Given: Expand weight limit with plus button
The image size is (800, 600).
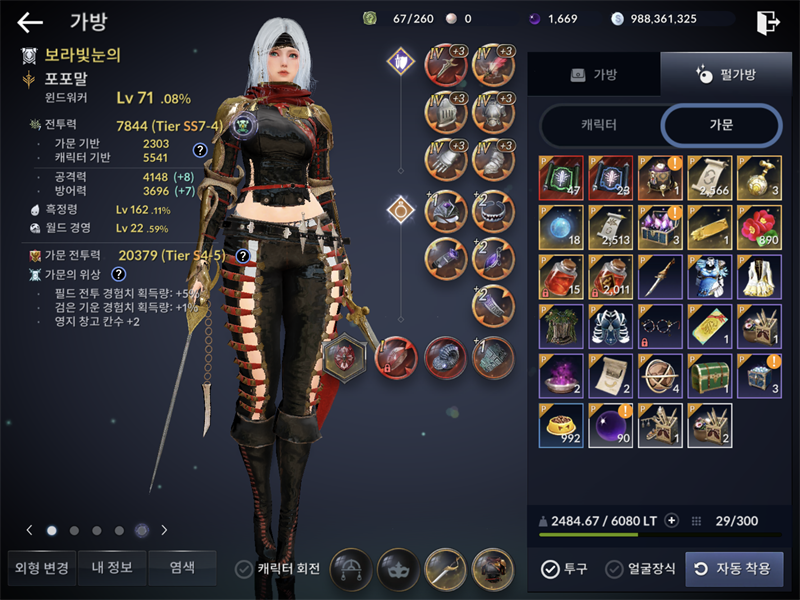Looking at the screenshot, I should pyautogui.click(x=672, y=520).
